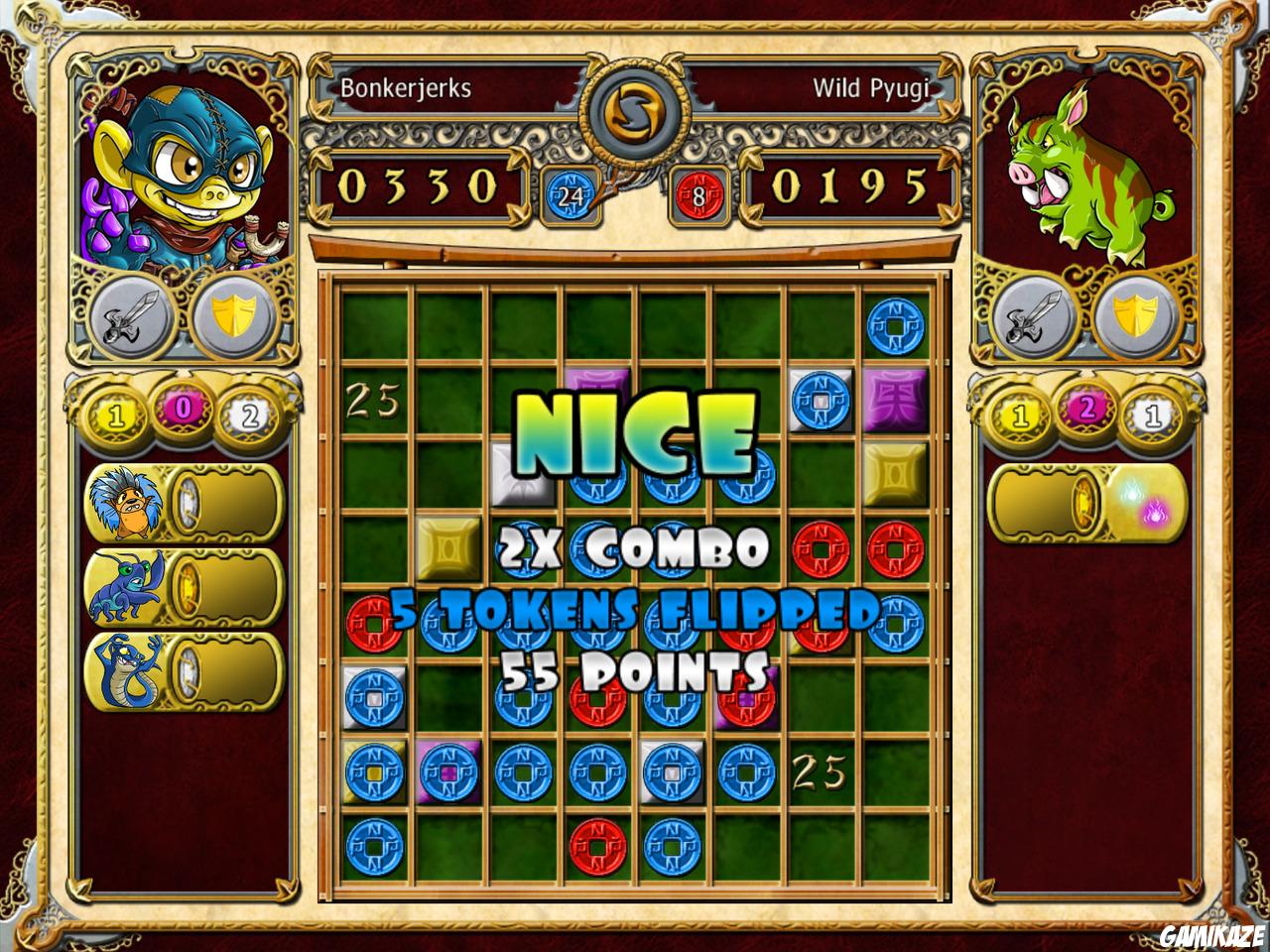
Task: Flip the yellow diamond tile on the board
Action: (894, 474)
